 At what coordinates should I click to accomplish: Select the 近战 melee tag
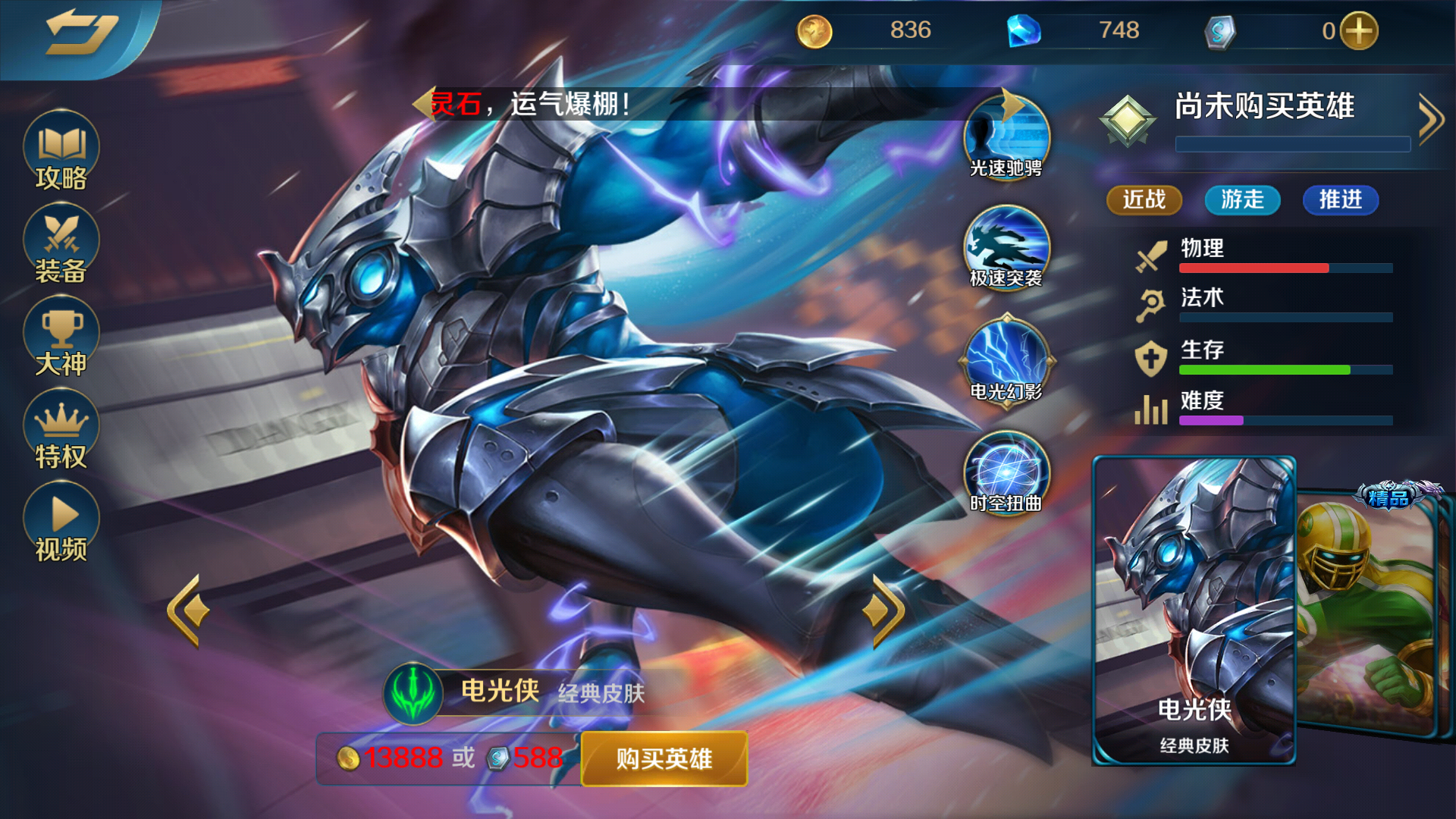pos(1144,200)
